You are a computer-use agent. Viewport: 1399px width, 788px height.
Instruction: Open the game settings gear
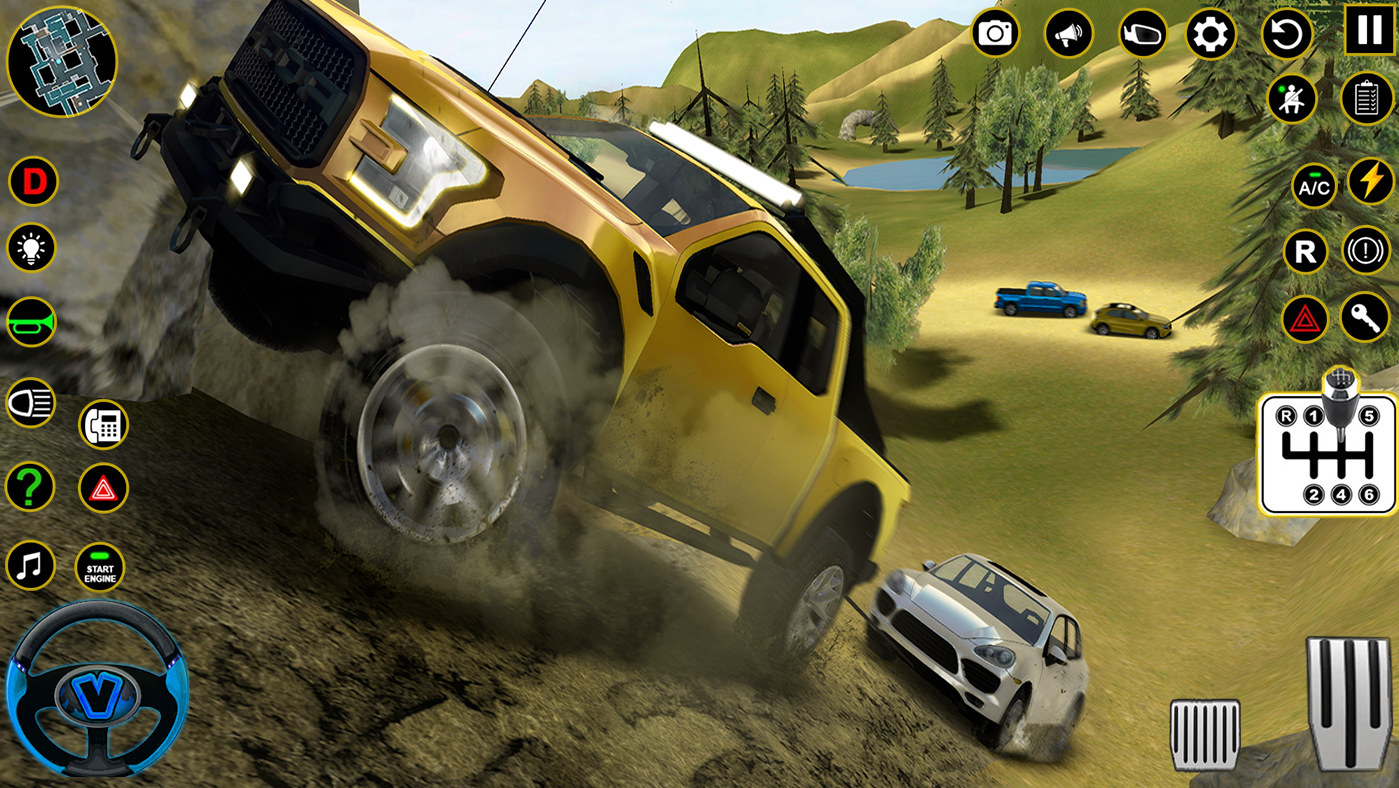pyautogui.click(x=1214, y=35)
